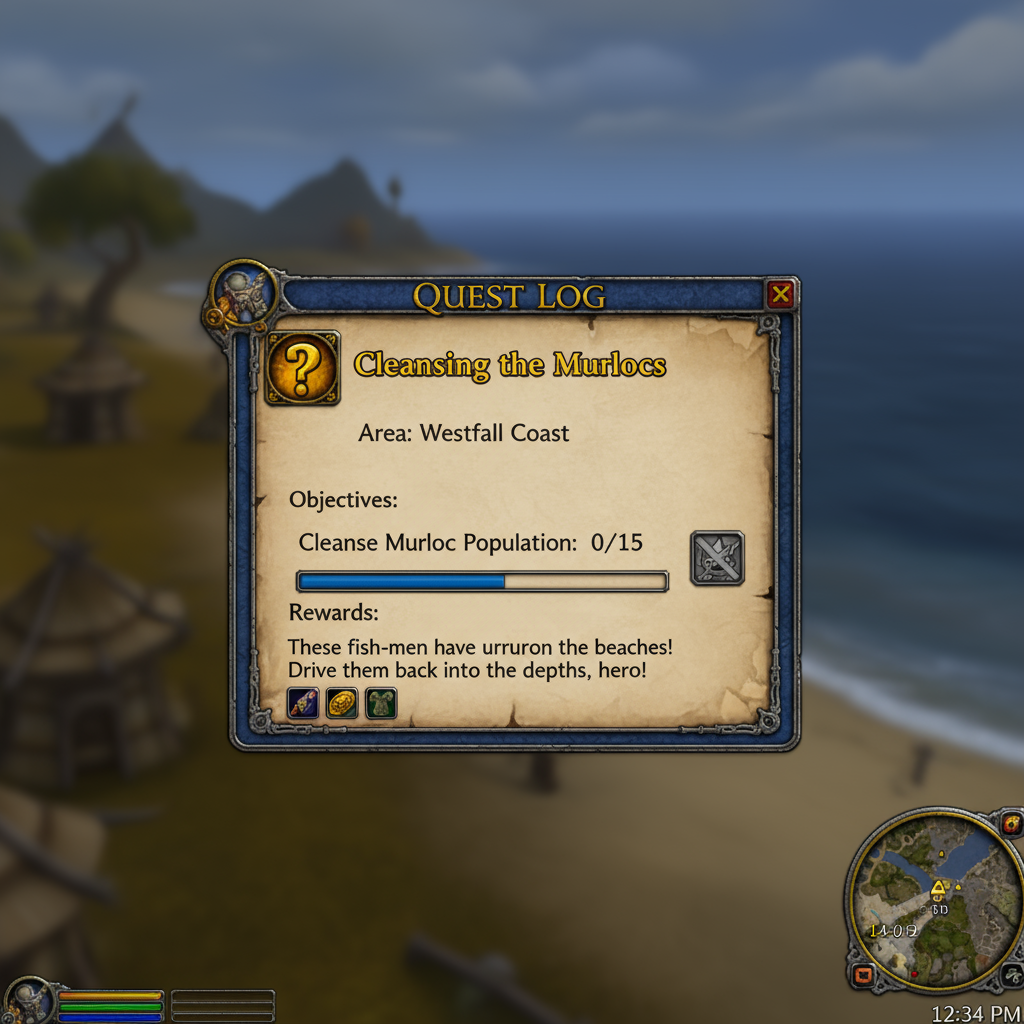This screenshot has width=1024, height=1024.
Task: Click the yellow player arrow on minimap
Action: pos(938,888)
